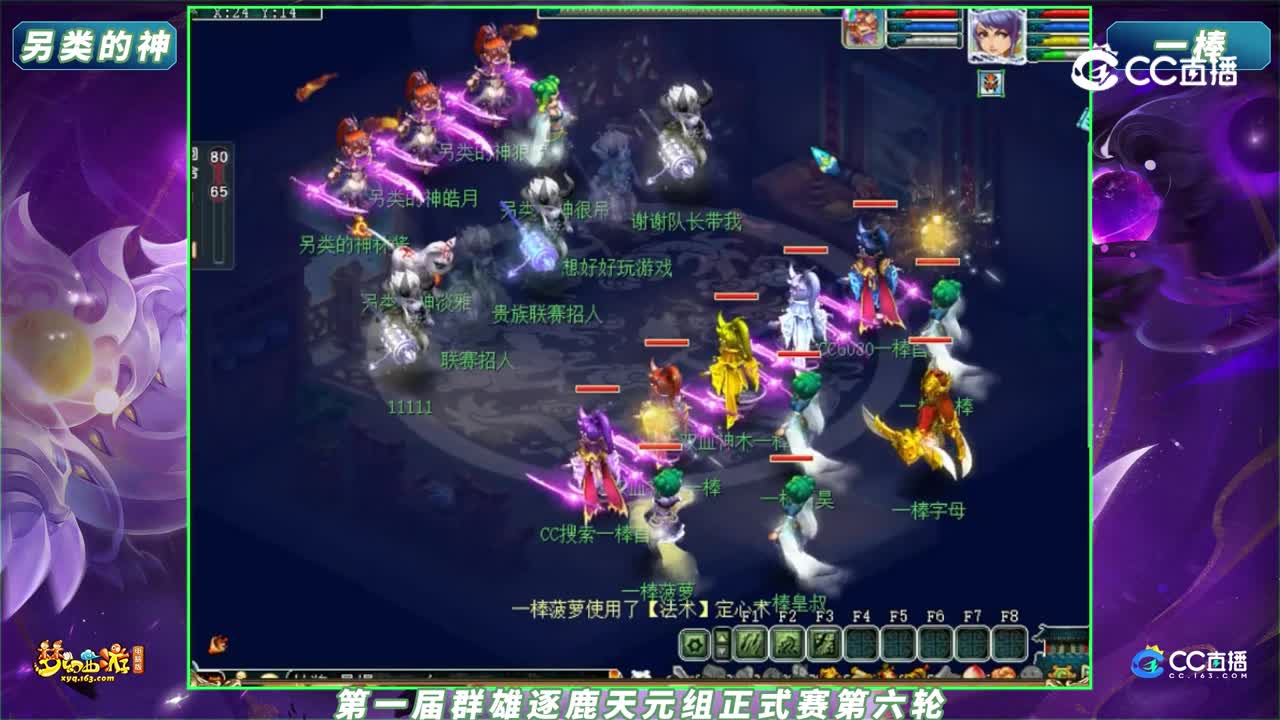This screenshot has height=720, width=1280.
Task: Collapse the skill bar with the down arrow
Action: (722, 653)
